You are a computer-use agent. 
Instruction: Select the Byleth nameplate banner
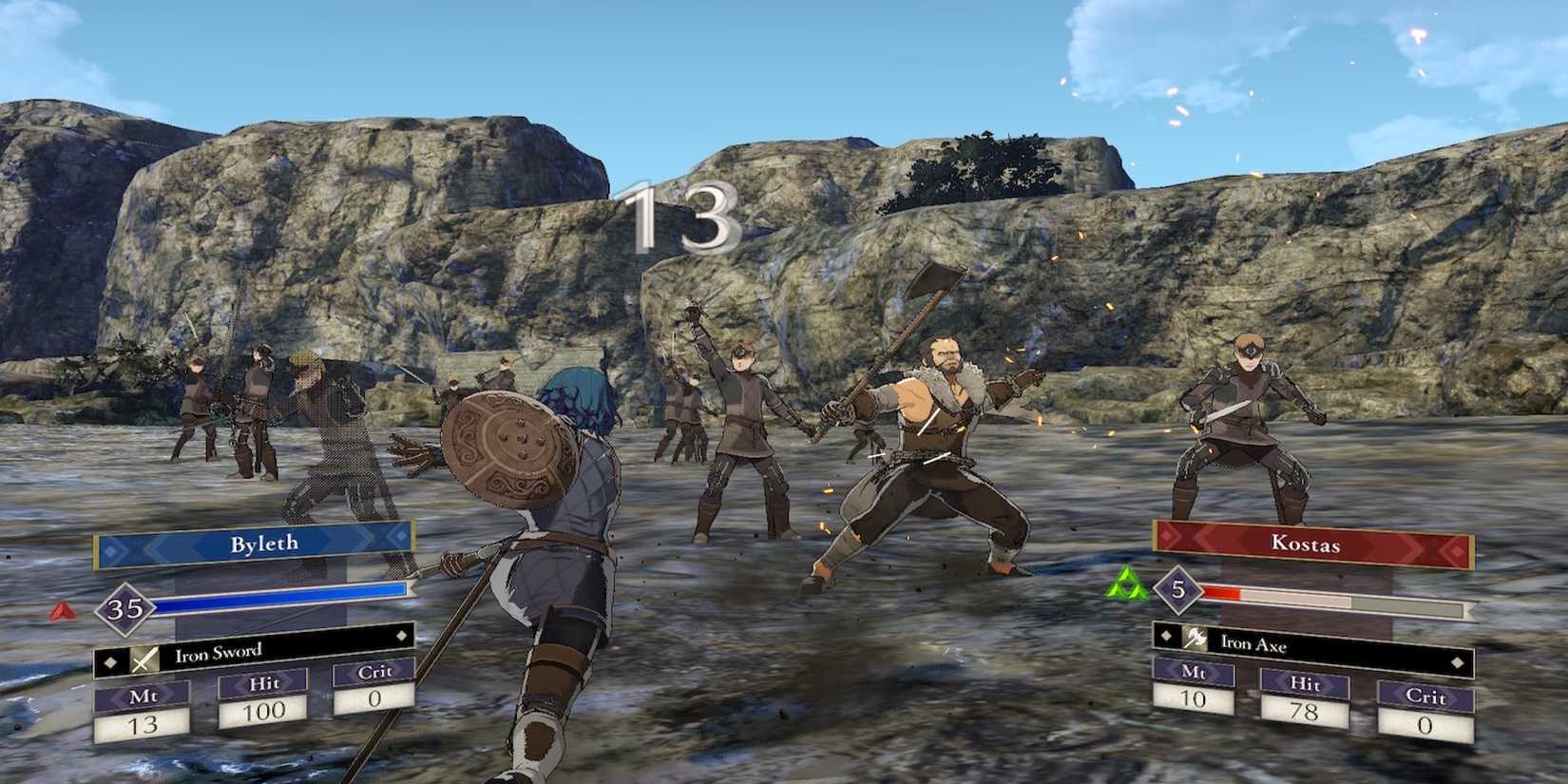[x=265, y=542]
